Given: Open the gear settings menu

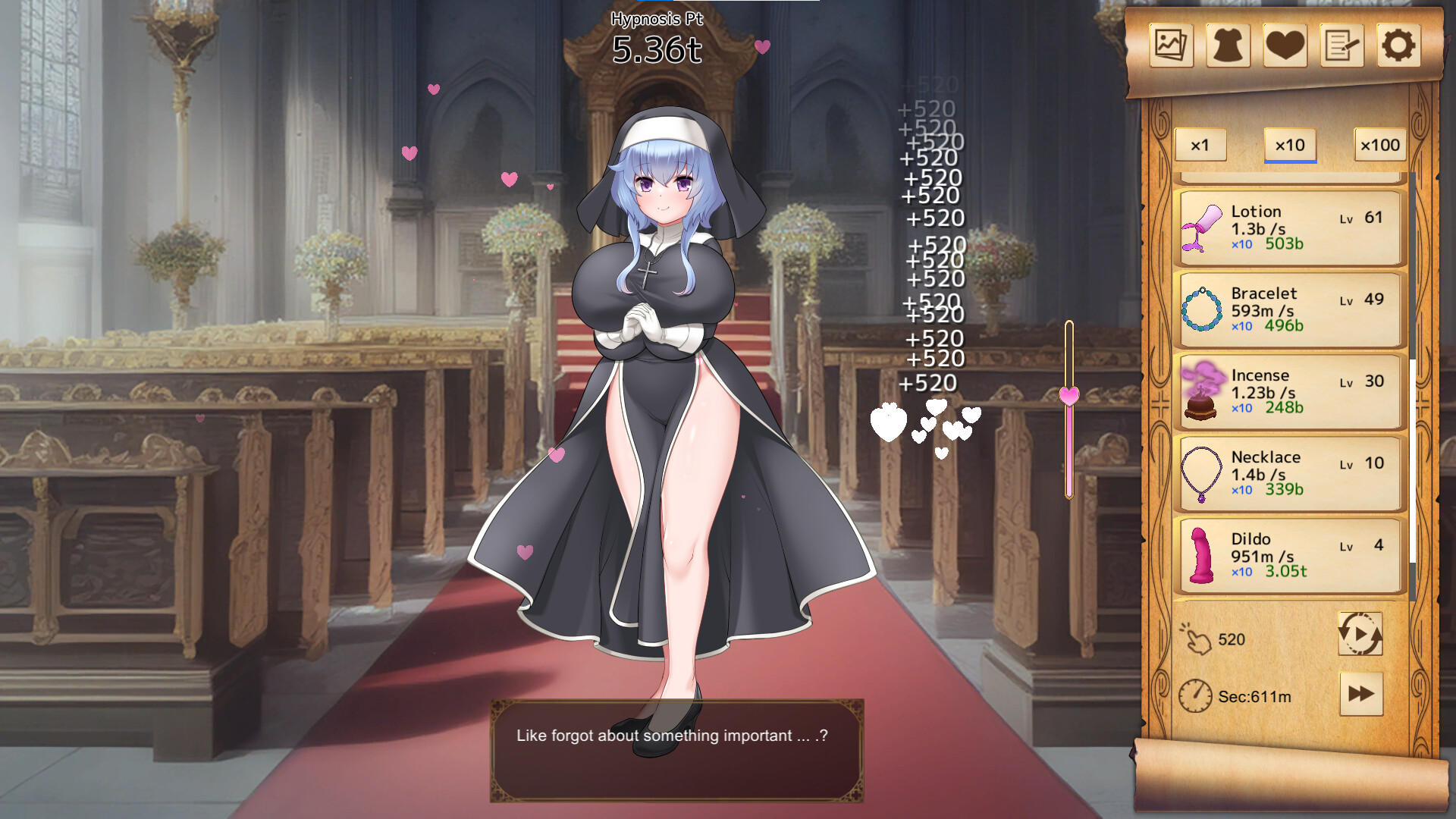Looking at the screenshot, I should tap(1398, 45).
